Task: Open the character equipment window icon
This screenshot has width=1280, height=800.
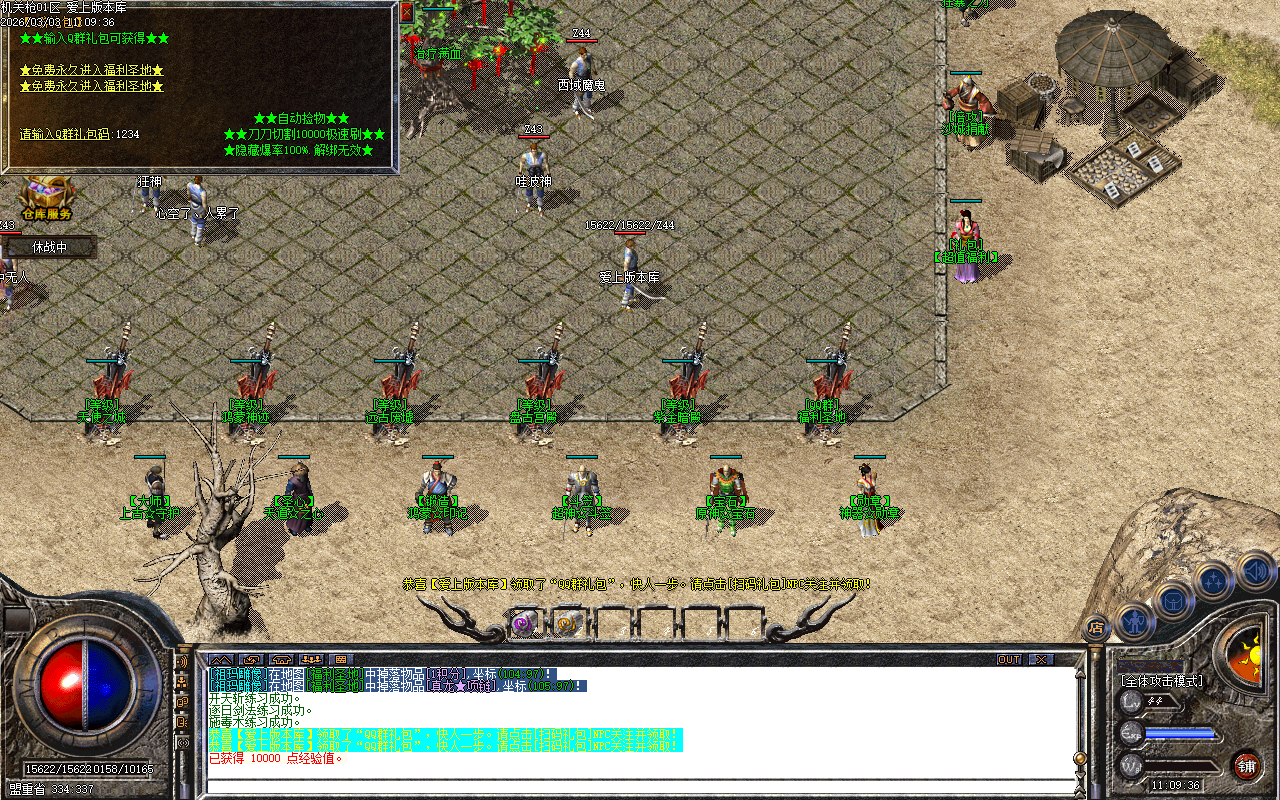Action: (1133, 621)
